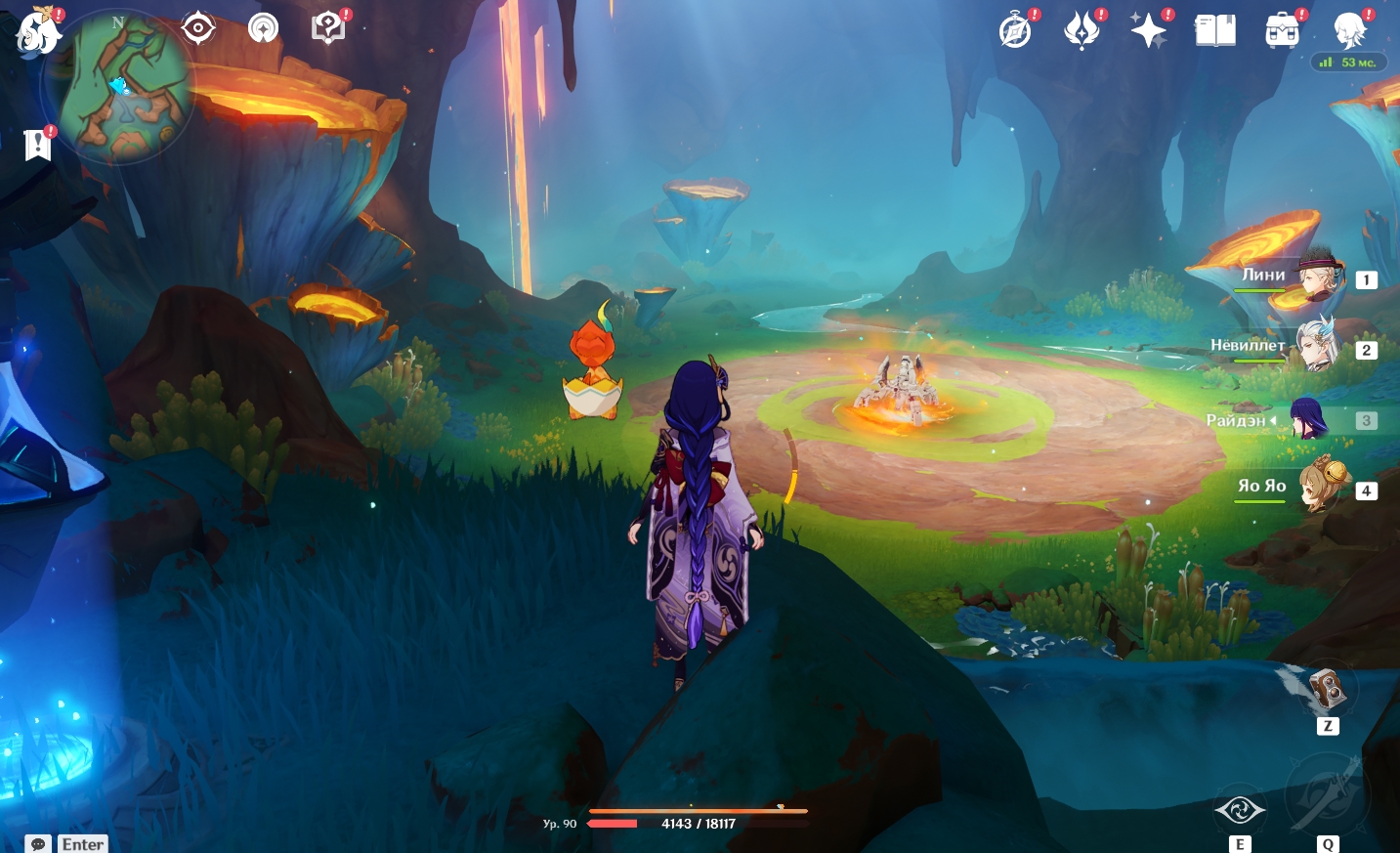1400x853 pixels.
Task: Activate Raiden's Elemental Skill icon
Action: 1240,809
